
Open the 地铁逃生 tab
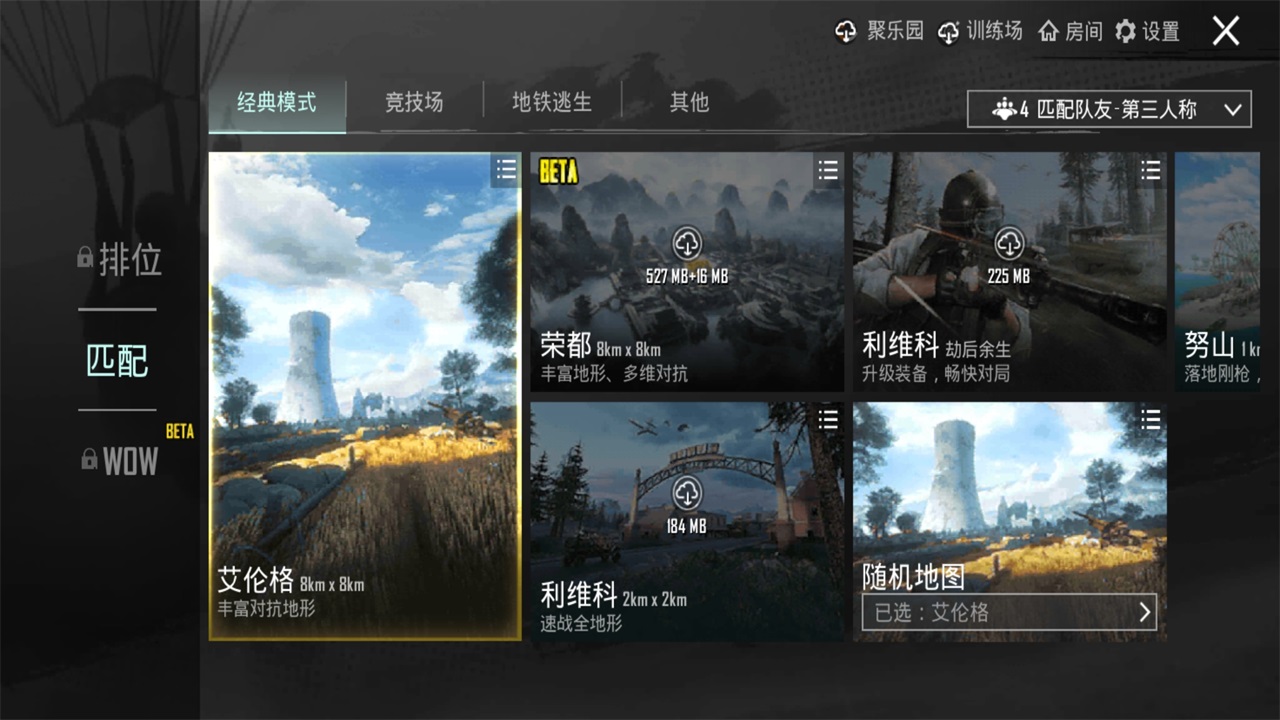coord(552,103)
